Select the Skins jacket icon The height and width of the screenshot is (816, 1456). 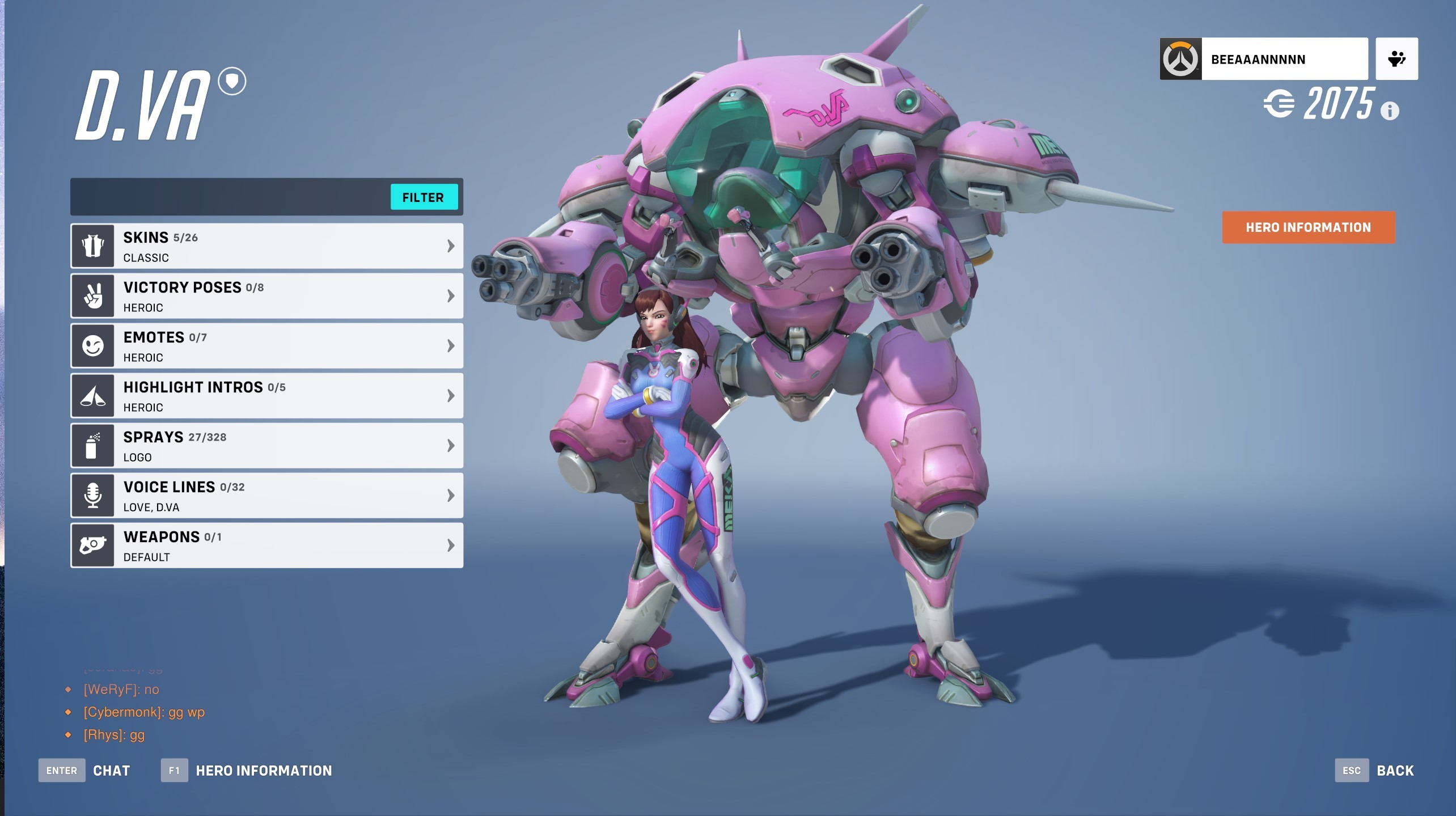pos(93,245)
